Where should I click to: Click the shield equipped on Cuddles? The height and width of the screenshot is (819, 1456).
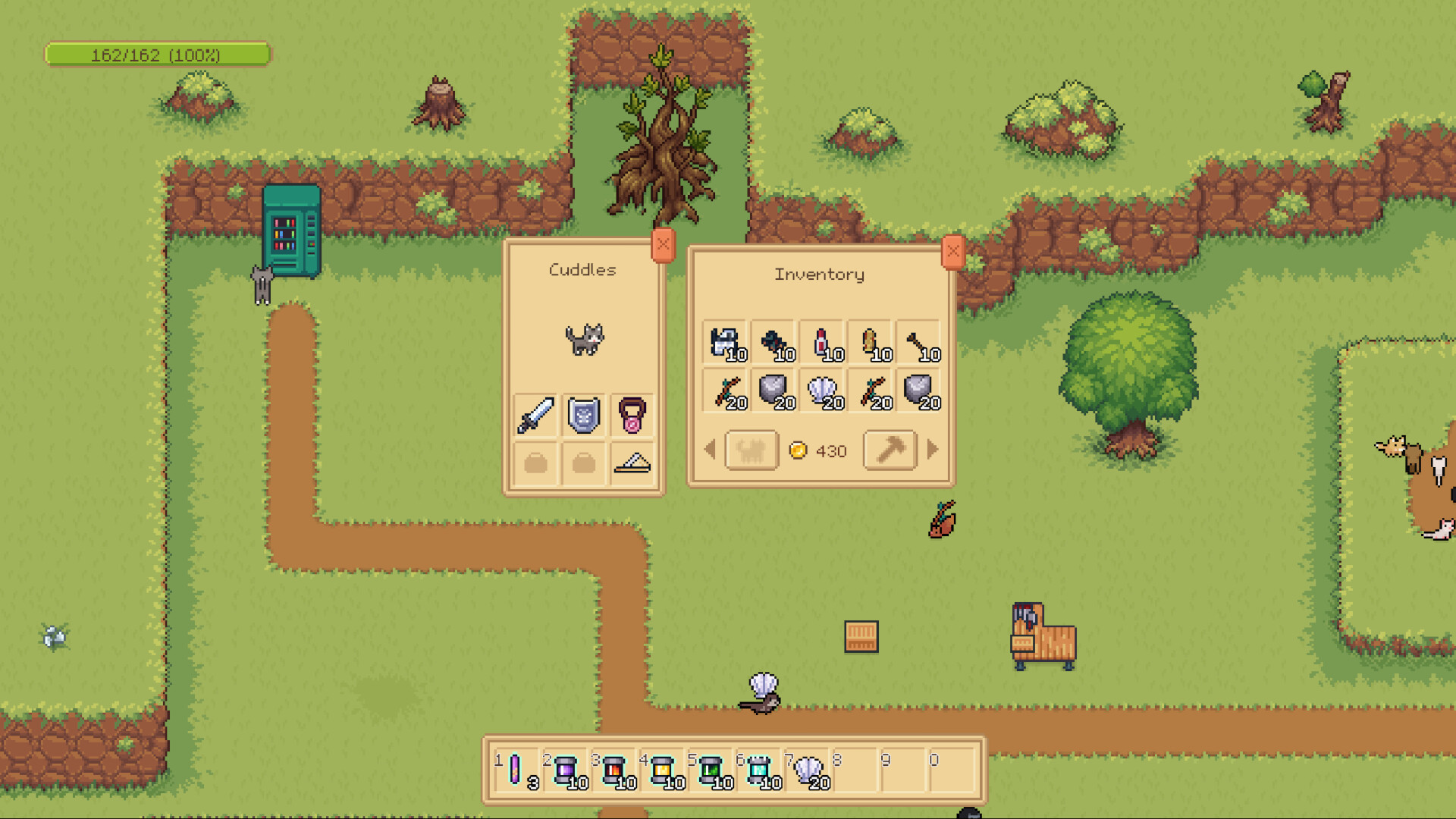(x=582, y=415)
